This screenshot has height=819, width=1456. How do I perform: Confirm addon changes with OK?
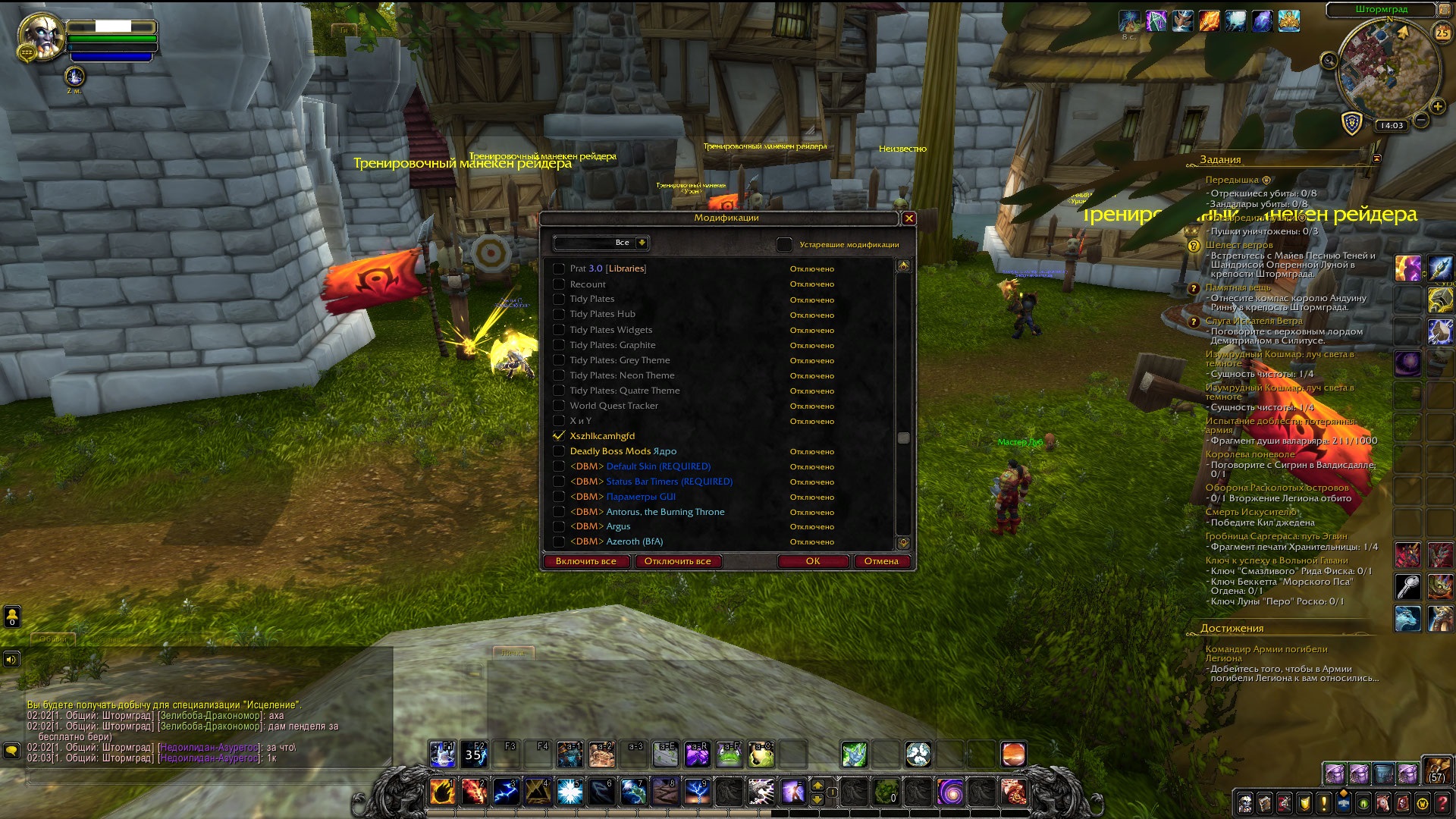[x=812, y=561]
